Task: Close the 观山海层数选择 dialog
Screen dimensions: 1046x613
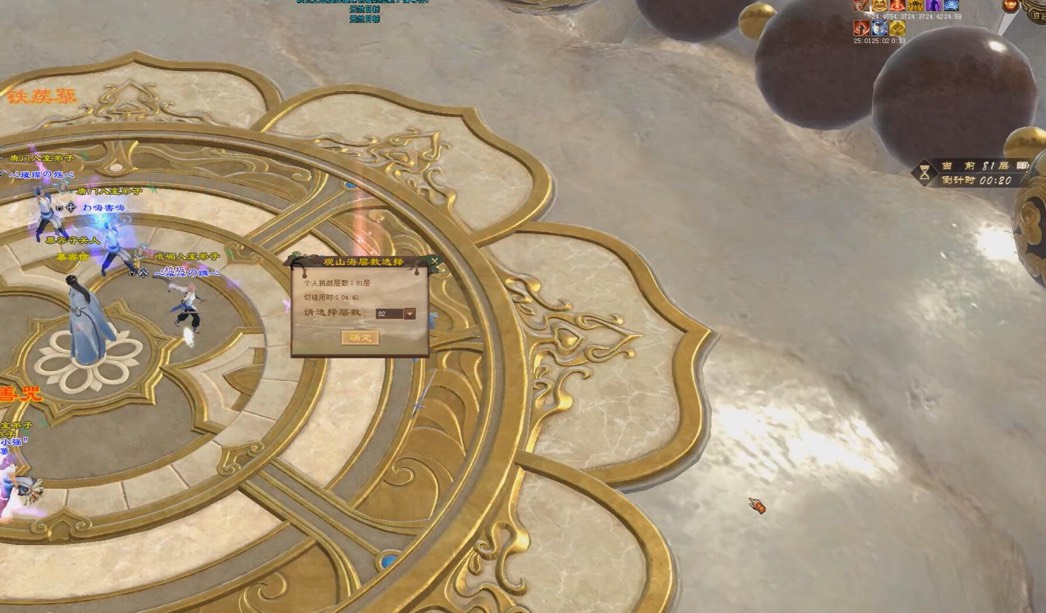Action: click(434, 261)
